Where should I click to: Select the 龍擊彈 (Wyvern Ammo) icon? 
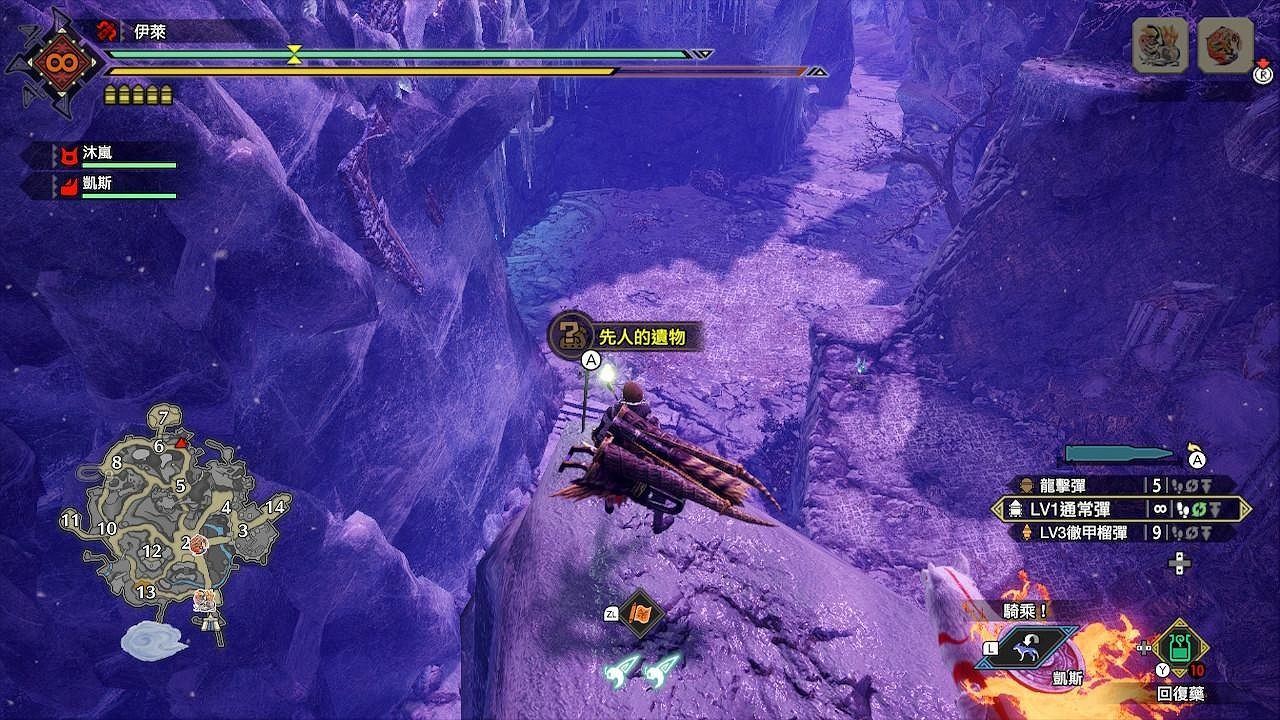coord(1024,484)
